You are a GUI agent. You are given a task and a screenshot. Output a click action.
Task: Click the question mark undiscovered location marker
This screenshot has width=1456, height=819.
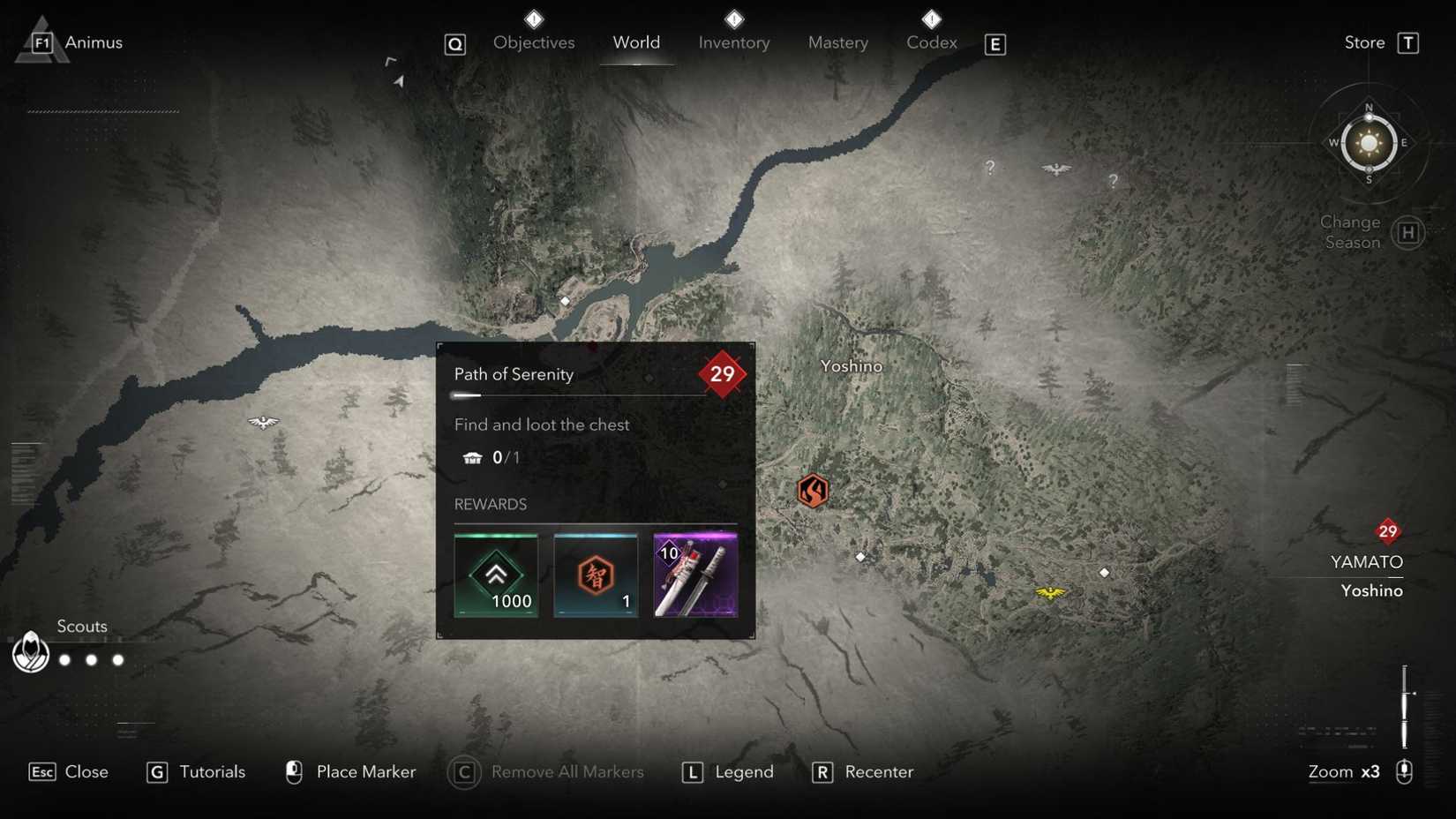991,168
